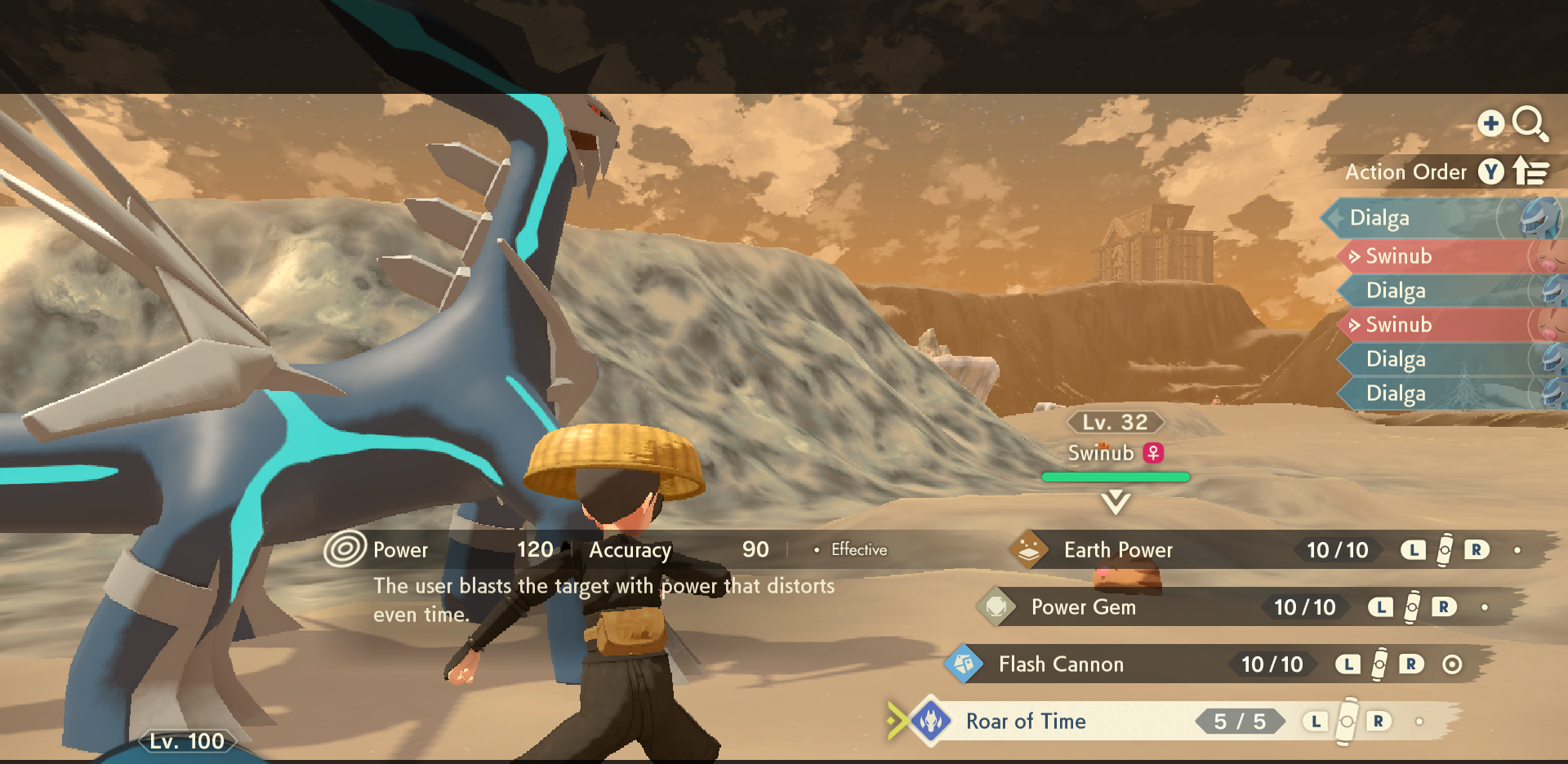Viewport: 1568px width, 764px height.
Task: Use the Roar of Time move
Action: pos(1026,722)
